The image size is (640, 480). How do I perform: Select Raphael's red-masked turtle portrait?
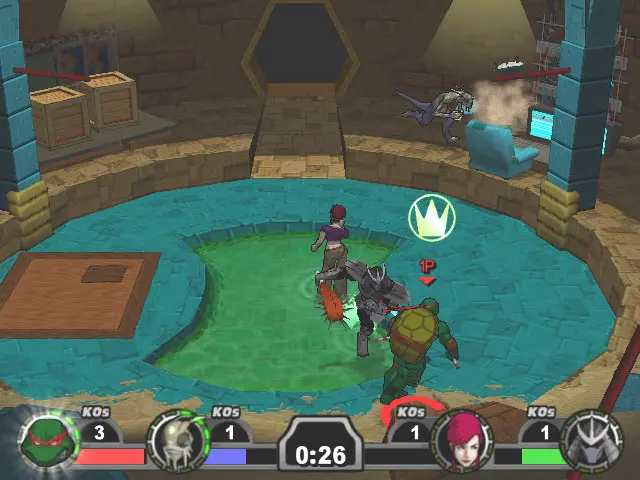[45, 441]
